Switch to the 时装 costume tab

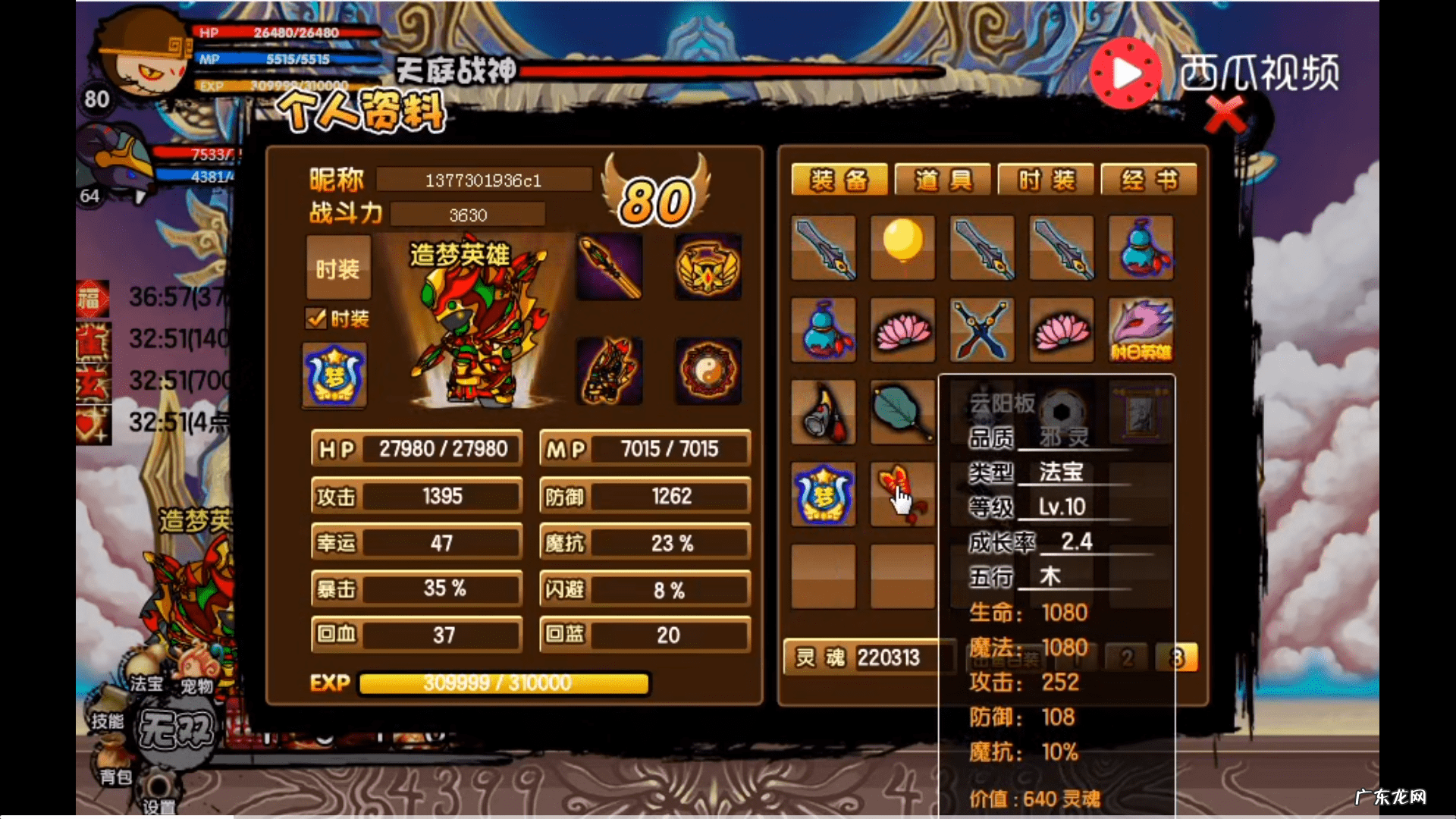coord(1046,180)
